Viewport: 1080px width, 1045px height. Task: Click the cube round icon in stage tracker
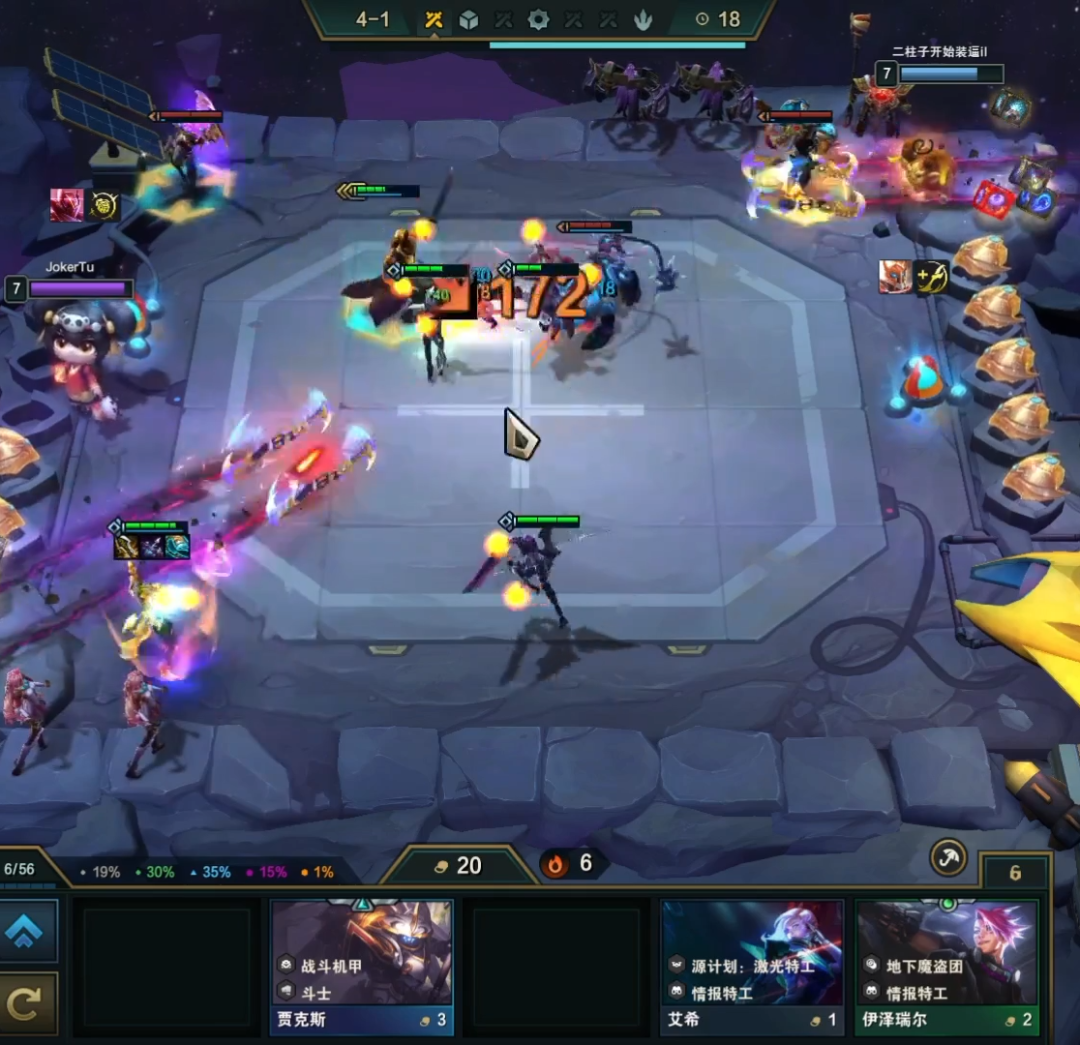(x=468, y=20)
